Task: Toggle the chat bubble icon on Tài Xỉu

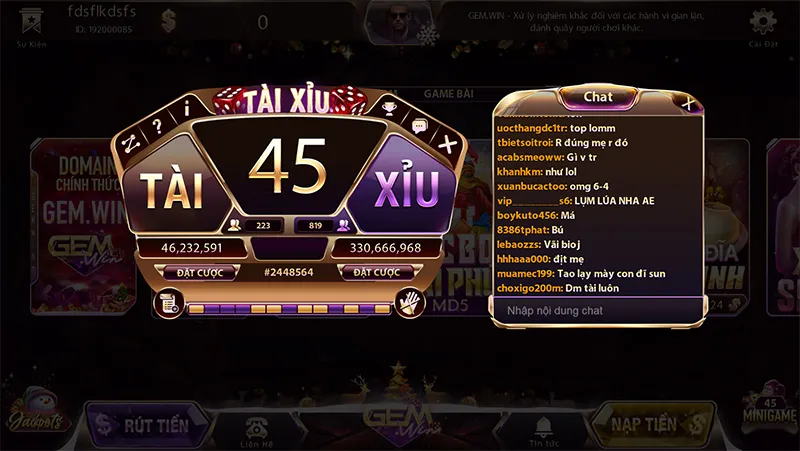Action: coord(419,126)
